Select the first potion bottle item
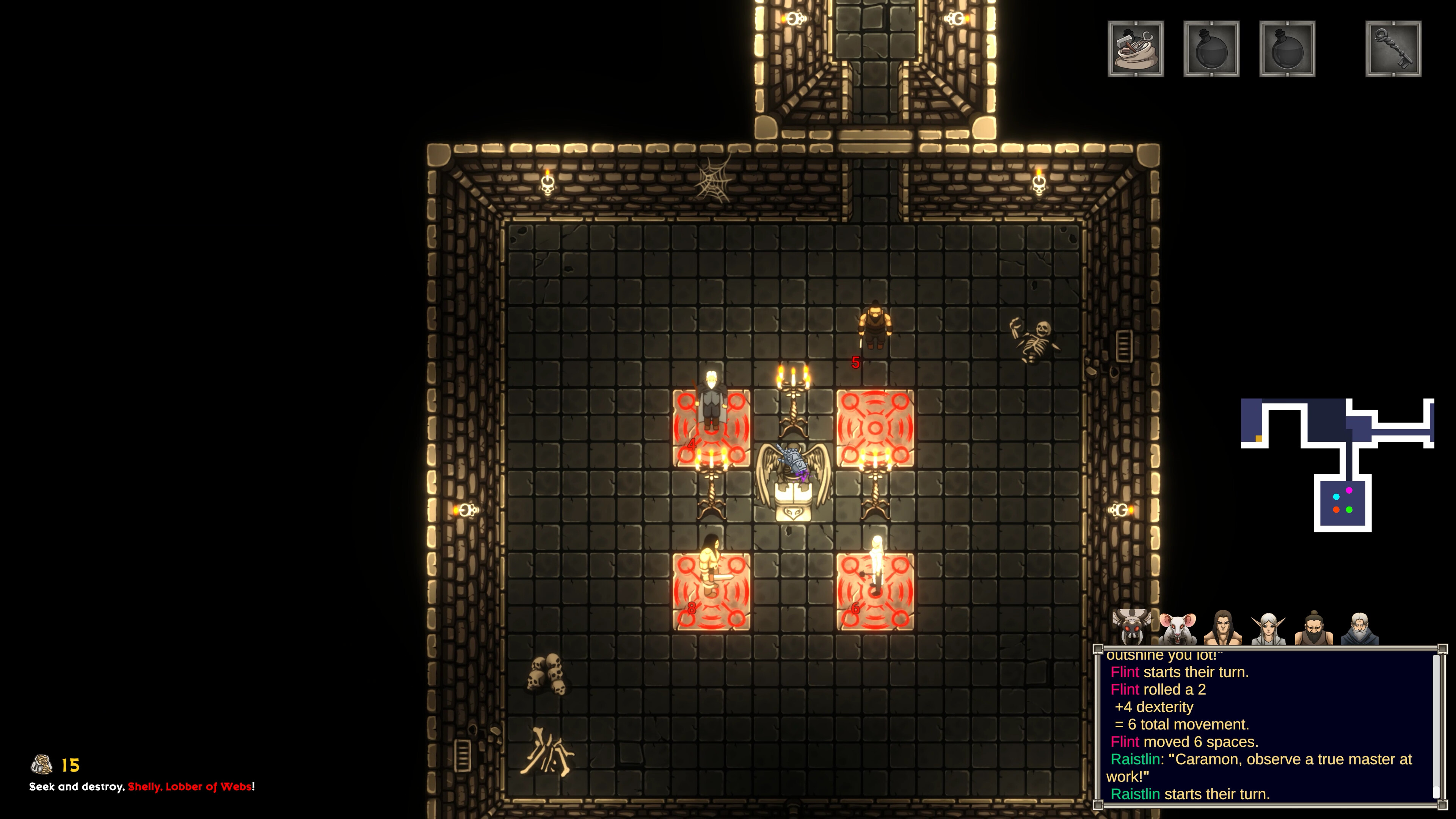This screenshot has width=1456, height=819. [x=1212, y=49]
